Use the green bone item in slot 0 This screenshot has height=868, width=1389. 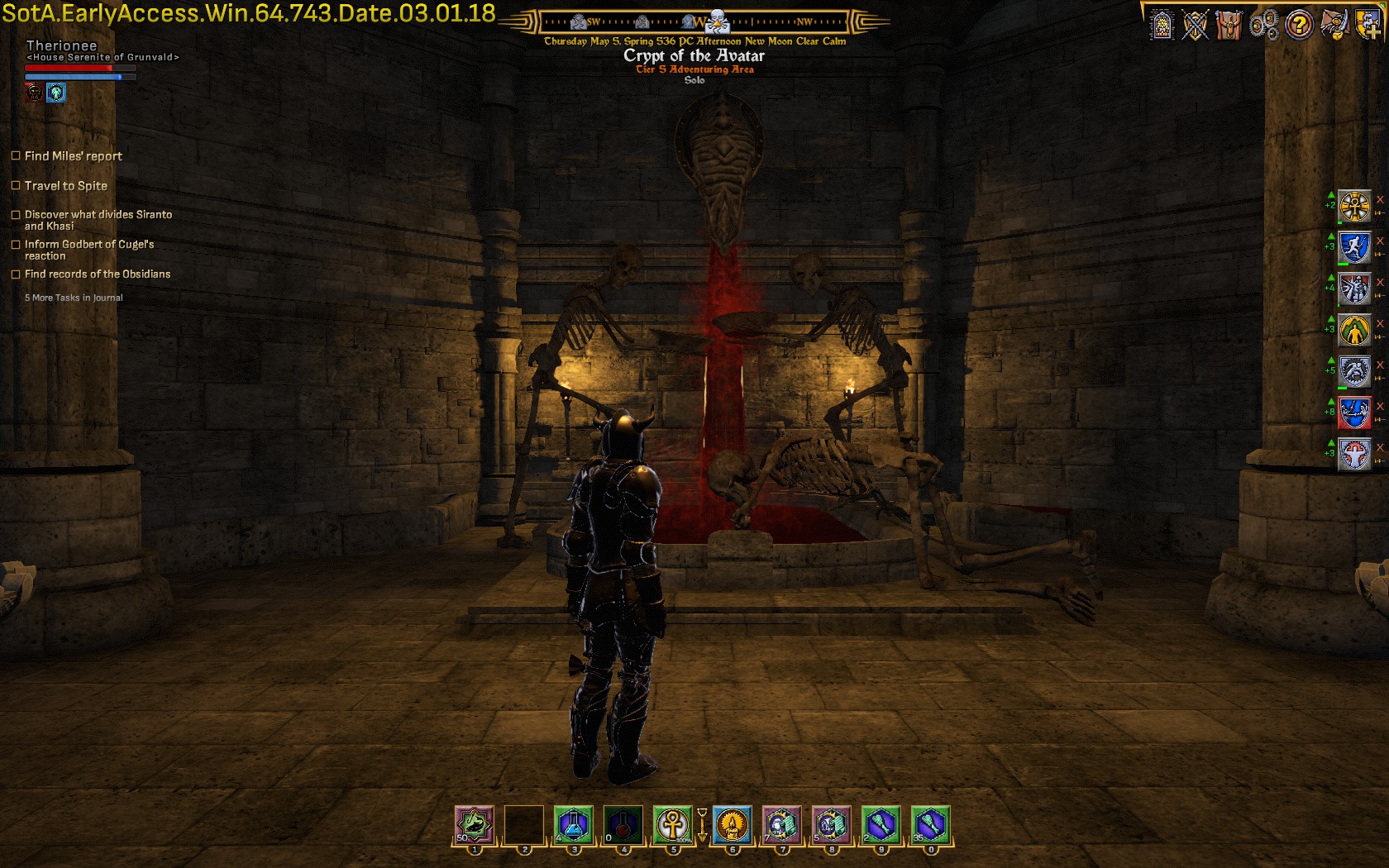pos(930,824)
